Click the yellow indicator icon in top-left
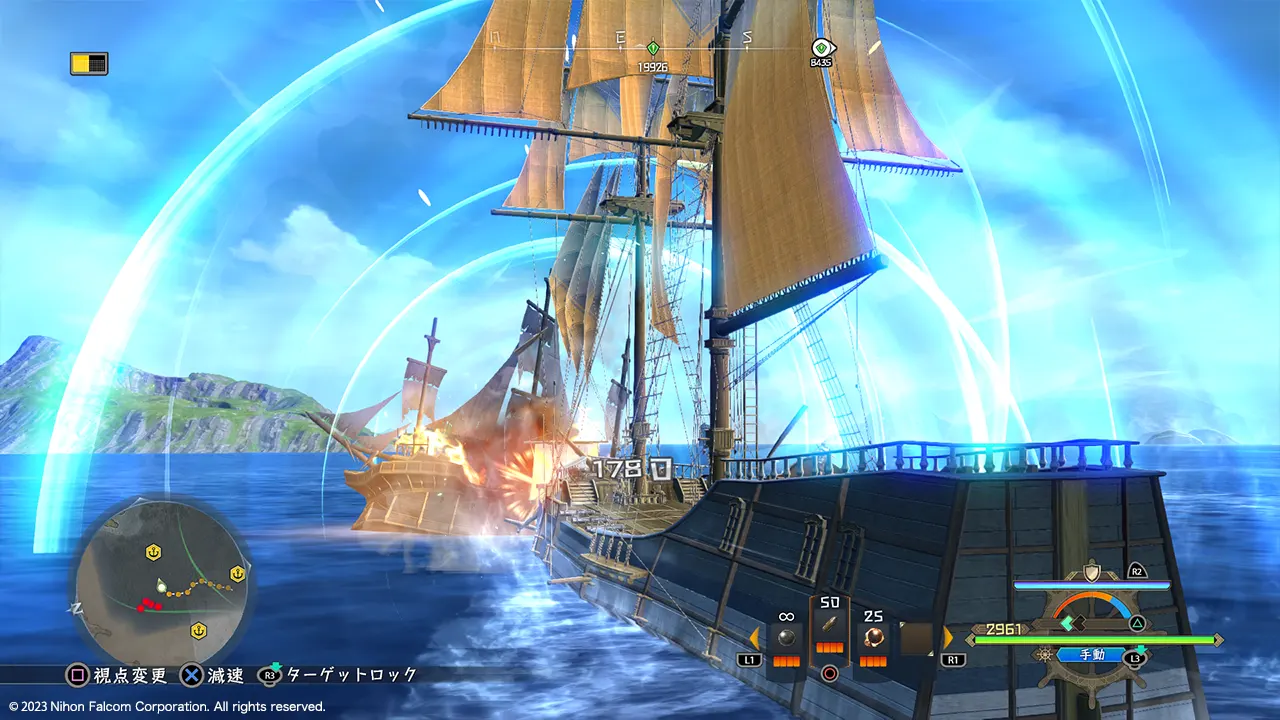The width and height of the screenshot is (1280, 720). [x=89, y=64]
